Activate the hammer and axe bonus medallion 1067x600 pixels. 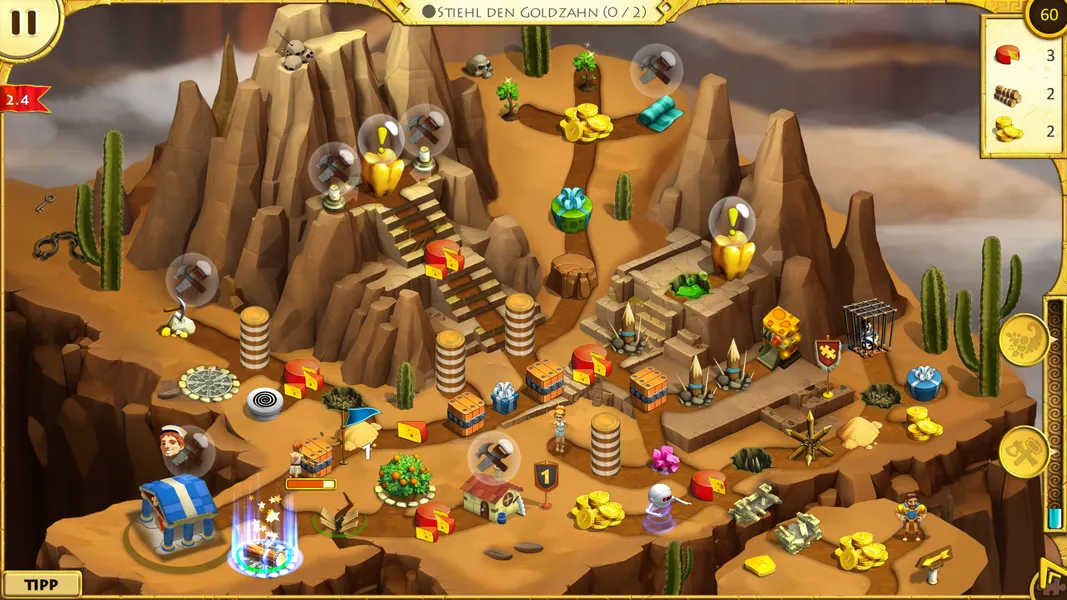1023,452
